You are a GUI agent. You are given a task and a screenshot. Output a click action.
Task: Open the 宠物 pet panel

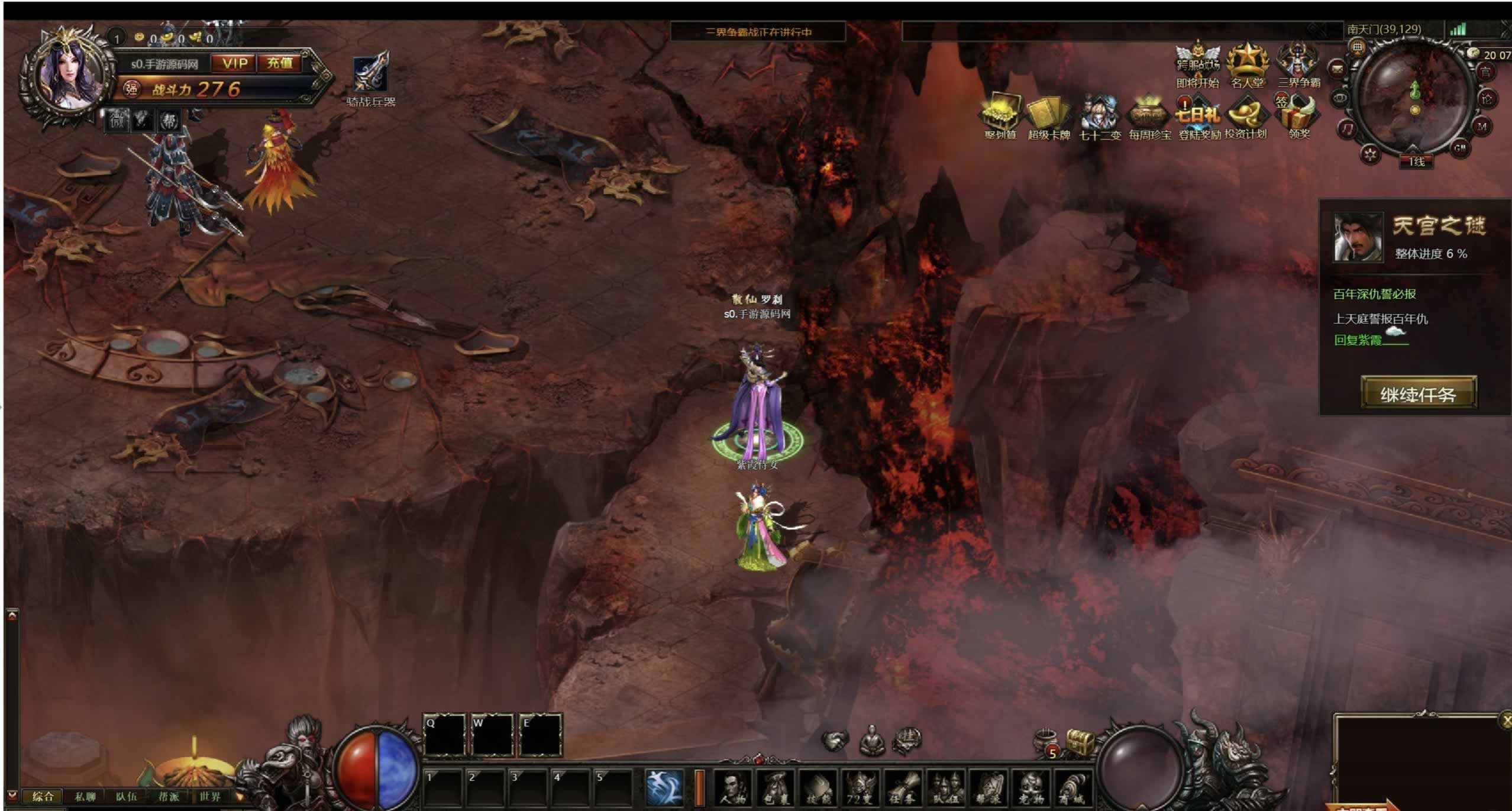1030,789
